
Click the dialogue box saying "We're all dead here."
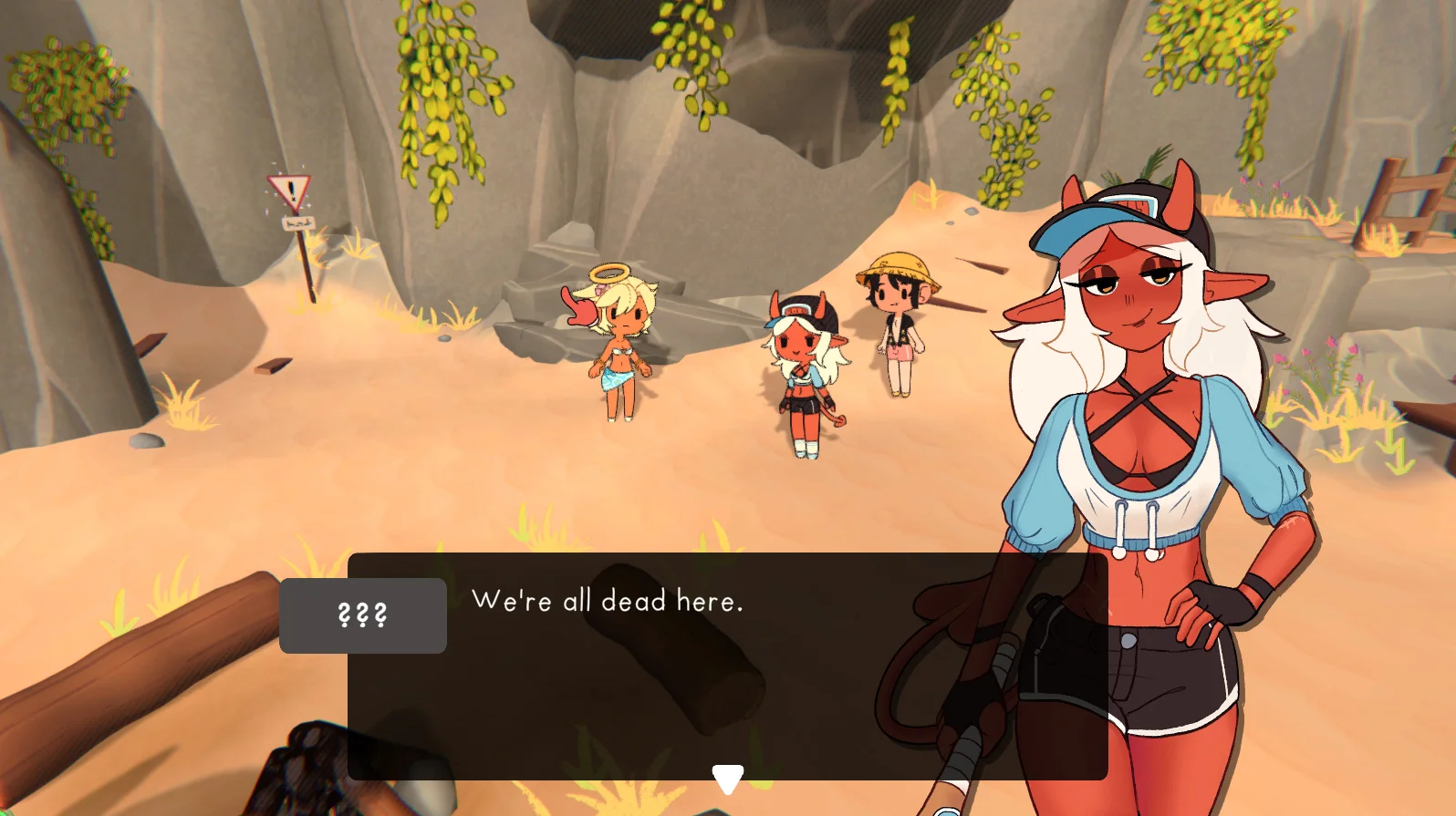pos(726,665)
